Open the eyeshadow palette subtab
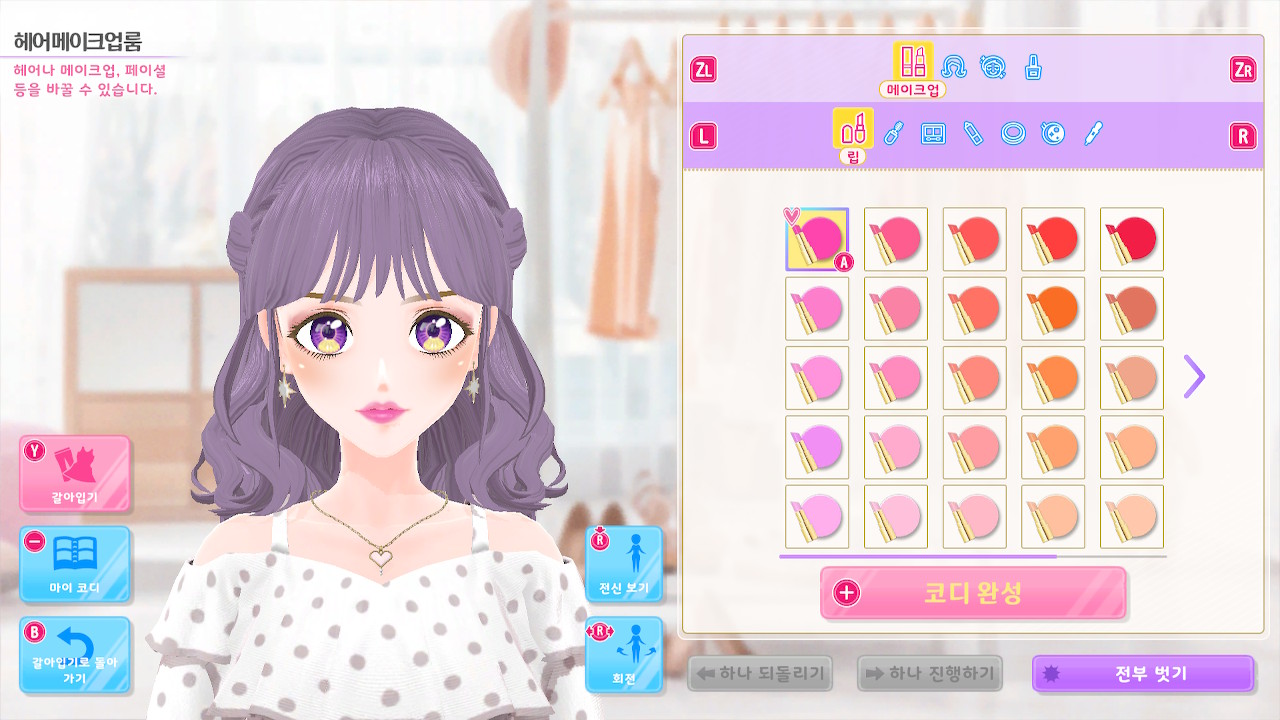This screenshot has height=720, width=1280. (933, 133)
